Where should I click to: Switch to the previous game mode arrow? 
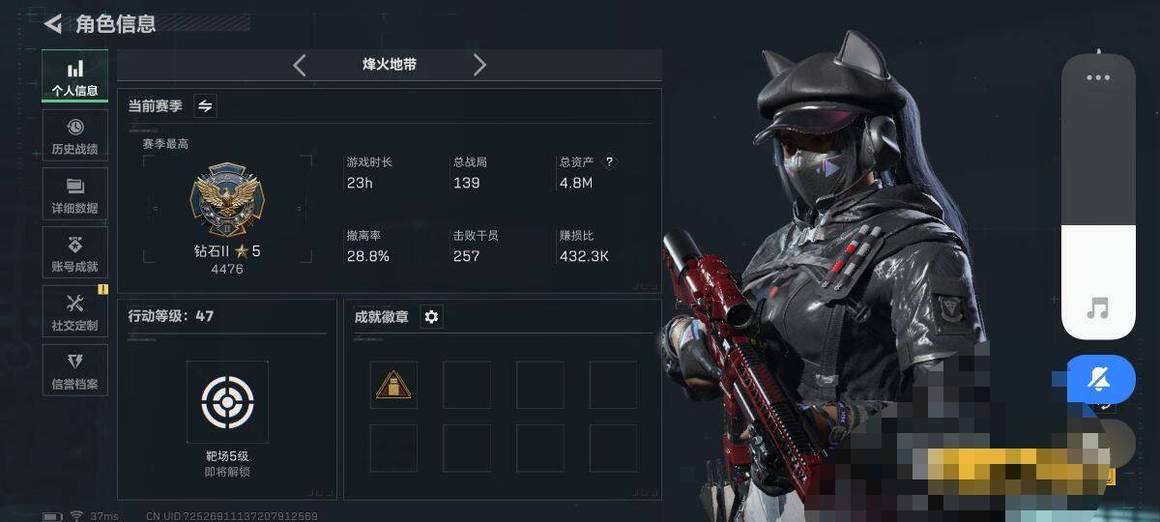299,65
